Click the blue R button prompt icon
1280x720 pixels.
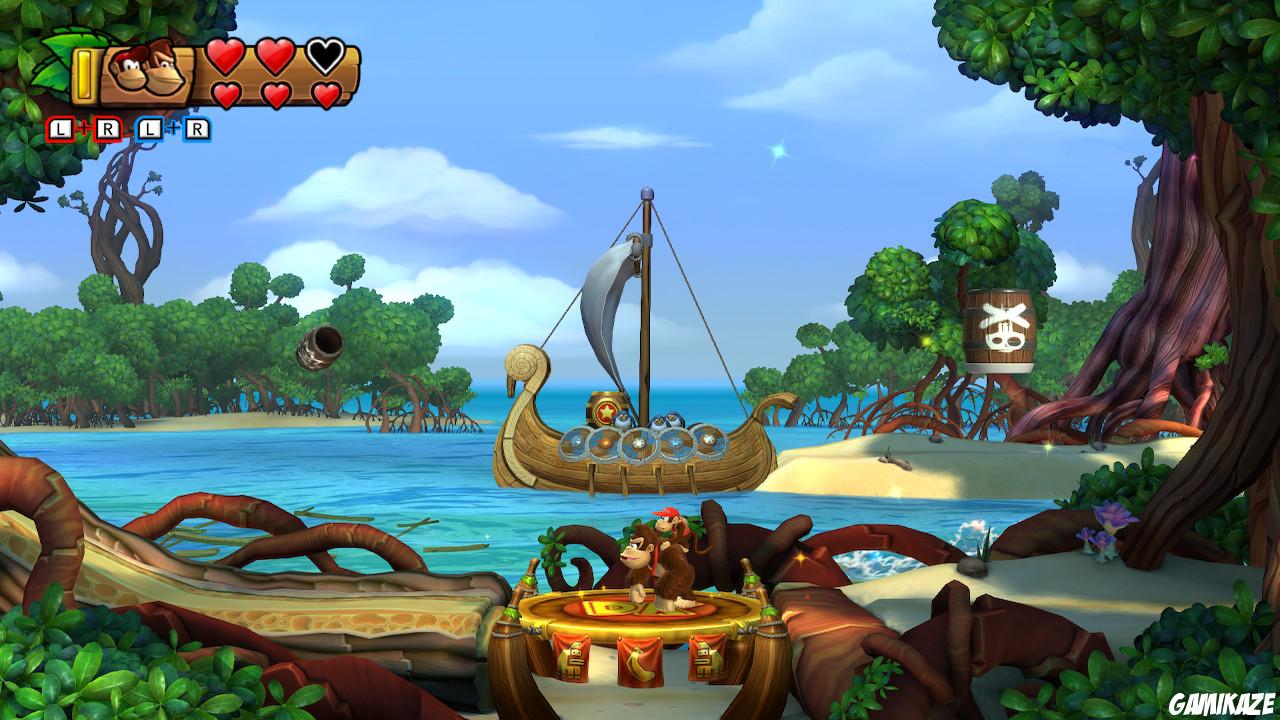[x=198, y=127]
